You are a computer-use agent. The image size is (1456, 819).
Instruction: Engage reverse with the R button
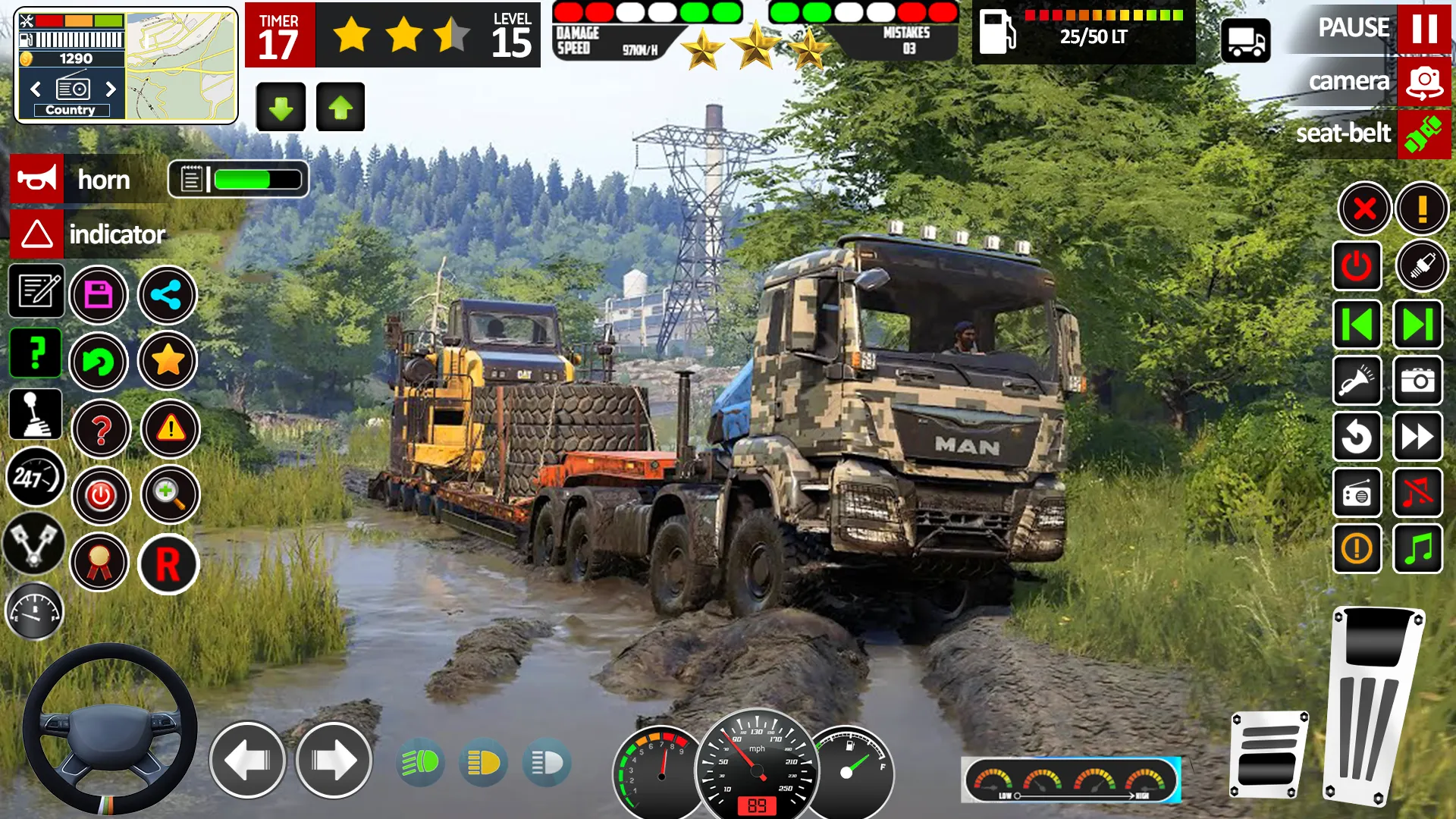(168, 564)
